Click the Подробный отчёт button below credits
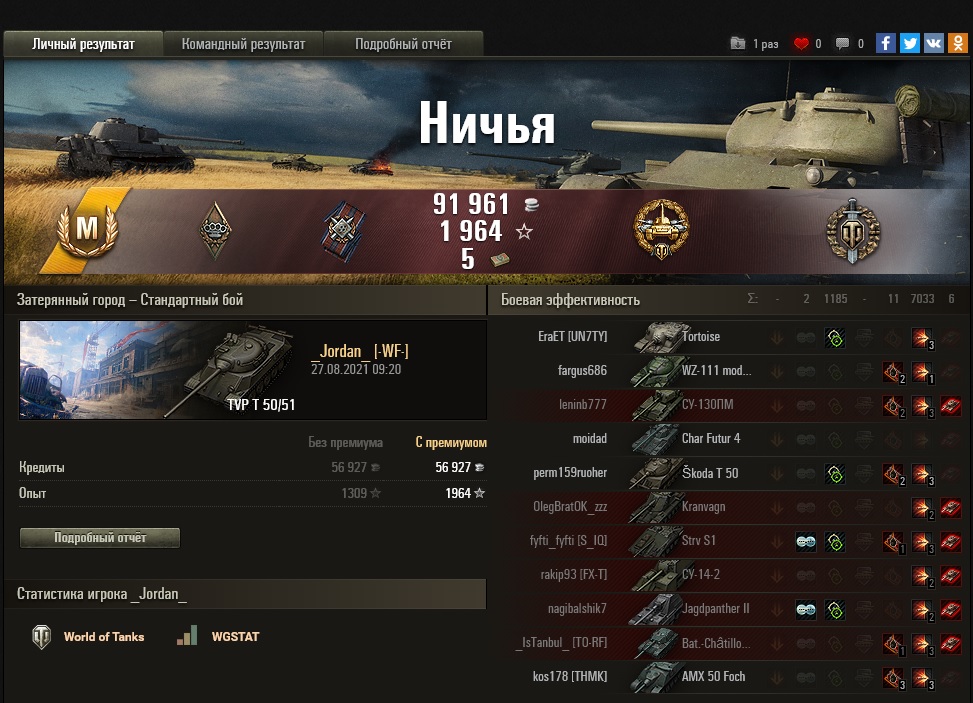The height and width of the screenshot is (703, 973). [x=100, y=538]
